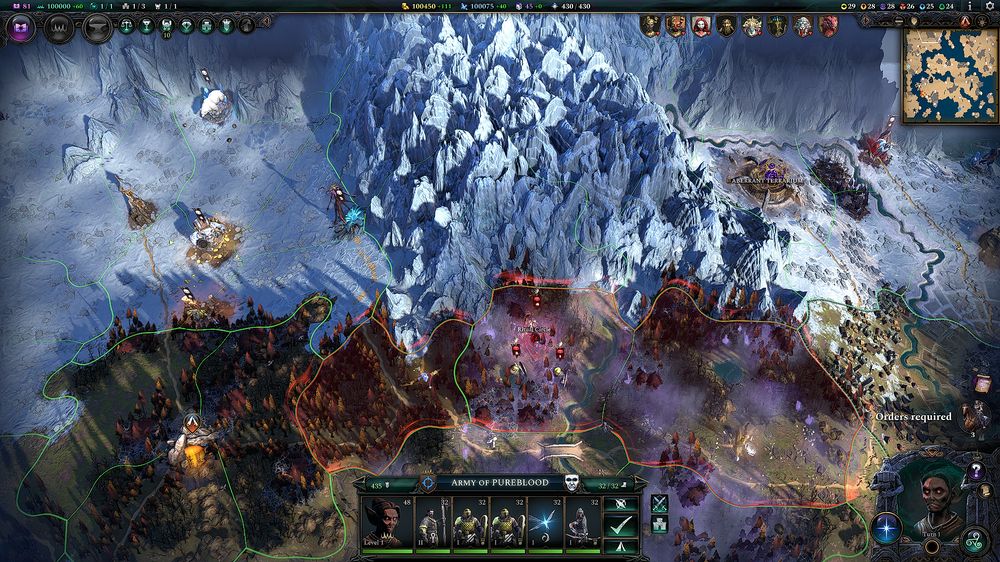The height and width of the screenshot is (562, 1000).
Task: Click the balance scales icon
Action: [x=126, y=27]
